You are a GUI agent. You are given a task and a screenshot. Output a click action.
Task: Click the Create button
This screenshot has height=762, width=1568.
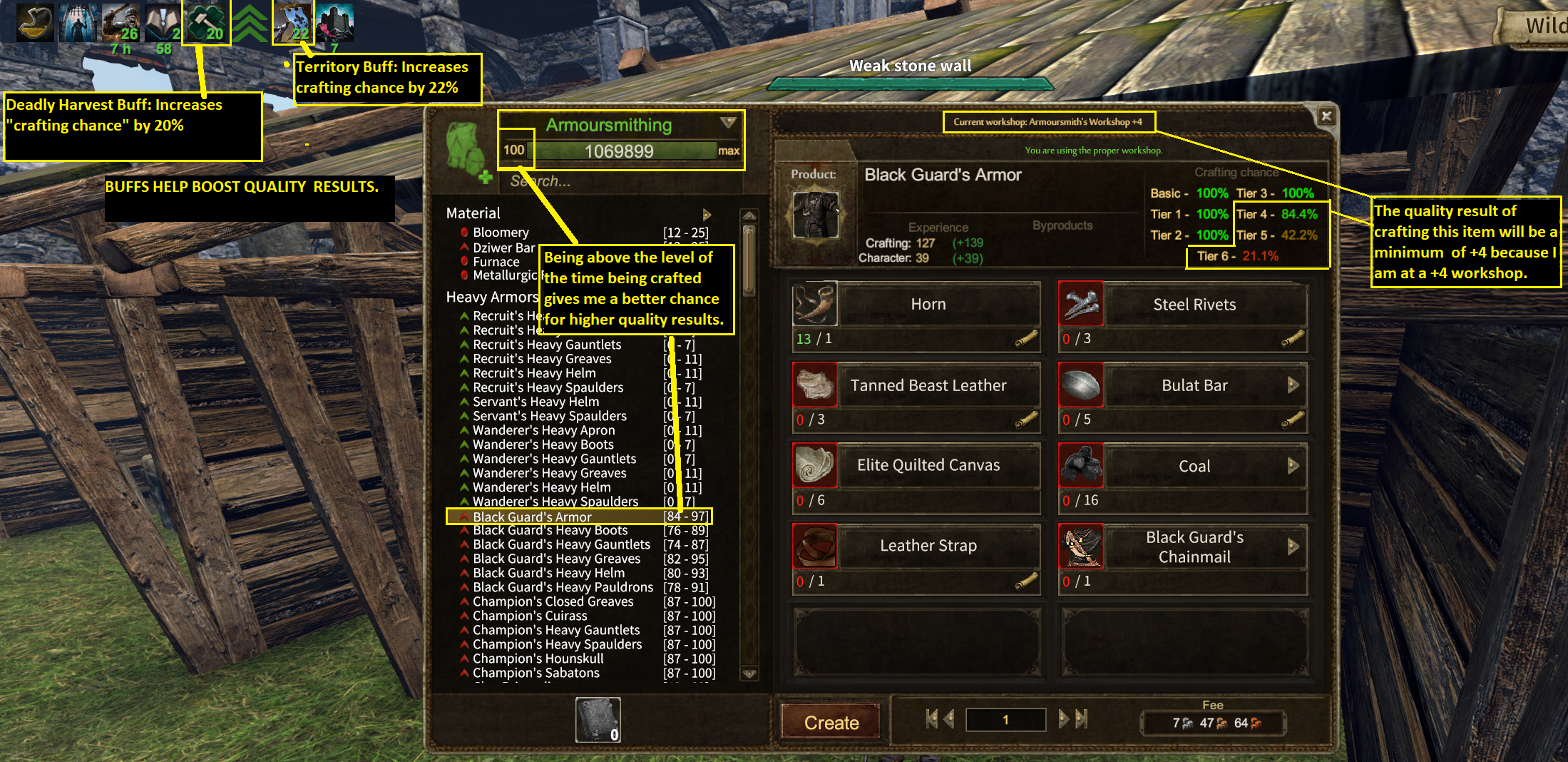(831, 722)
